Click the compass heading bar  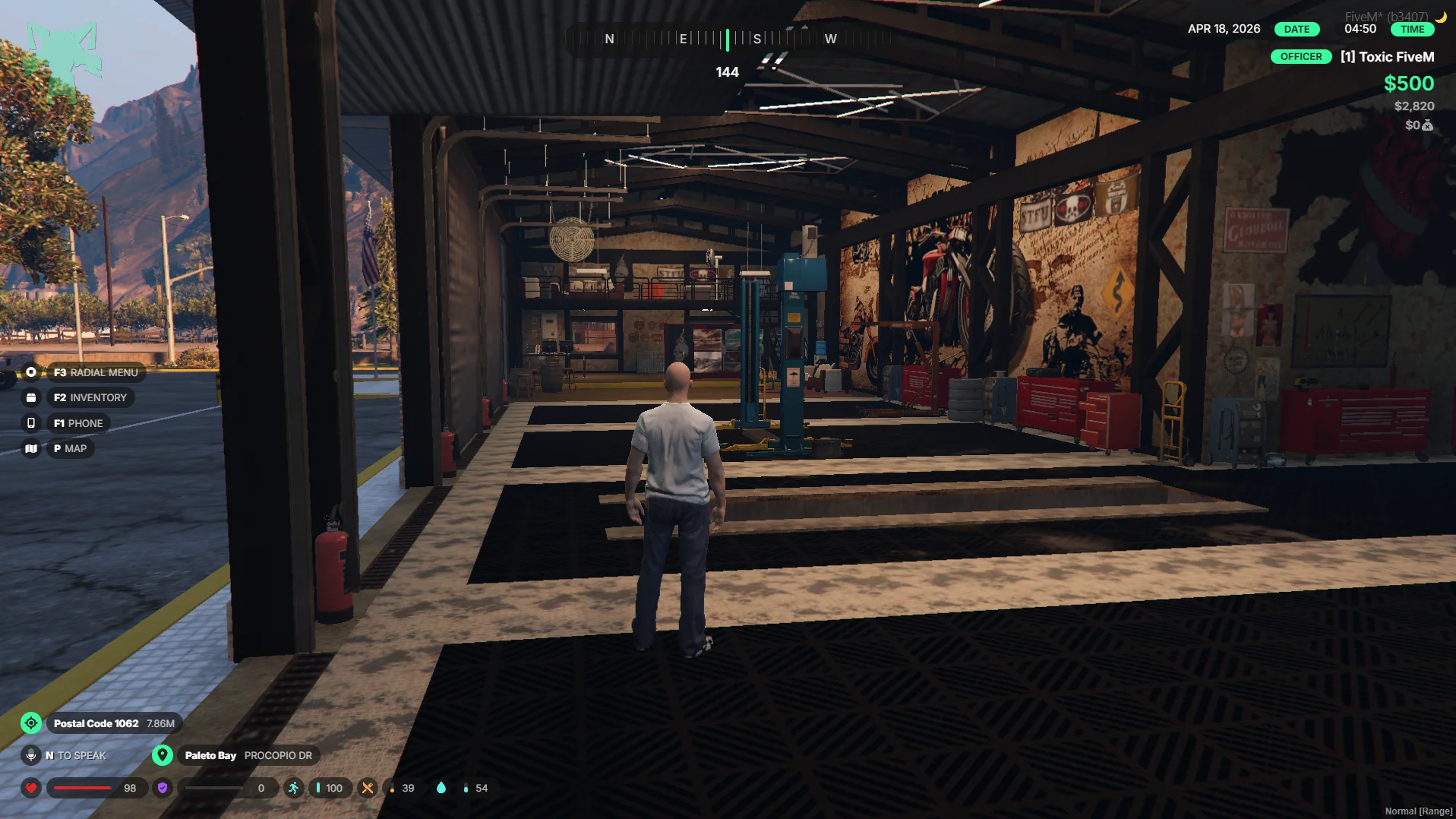pyautogui.click(x=727, y=39)
